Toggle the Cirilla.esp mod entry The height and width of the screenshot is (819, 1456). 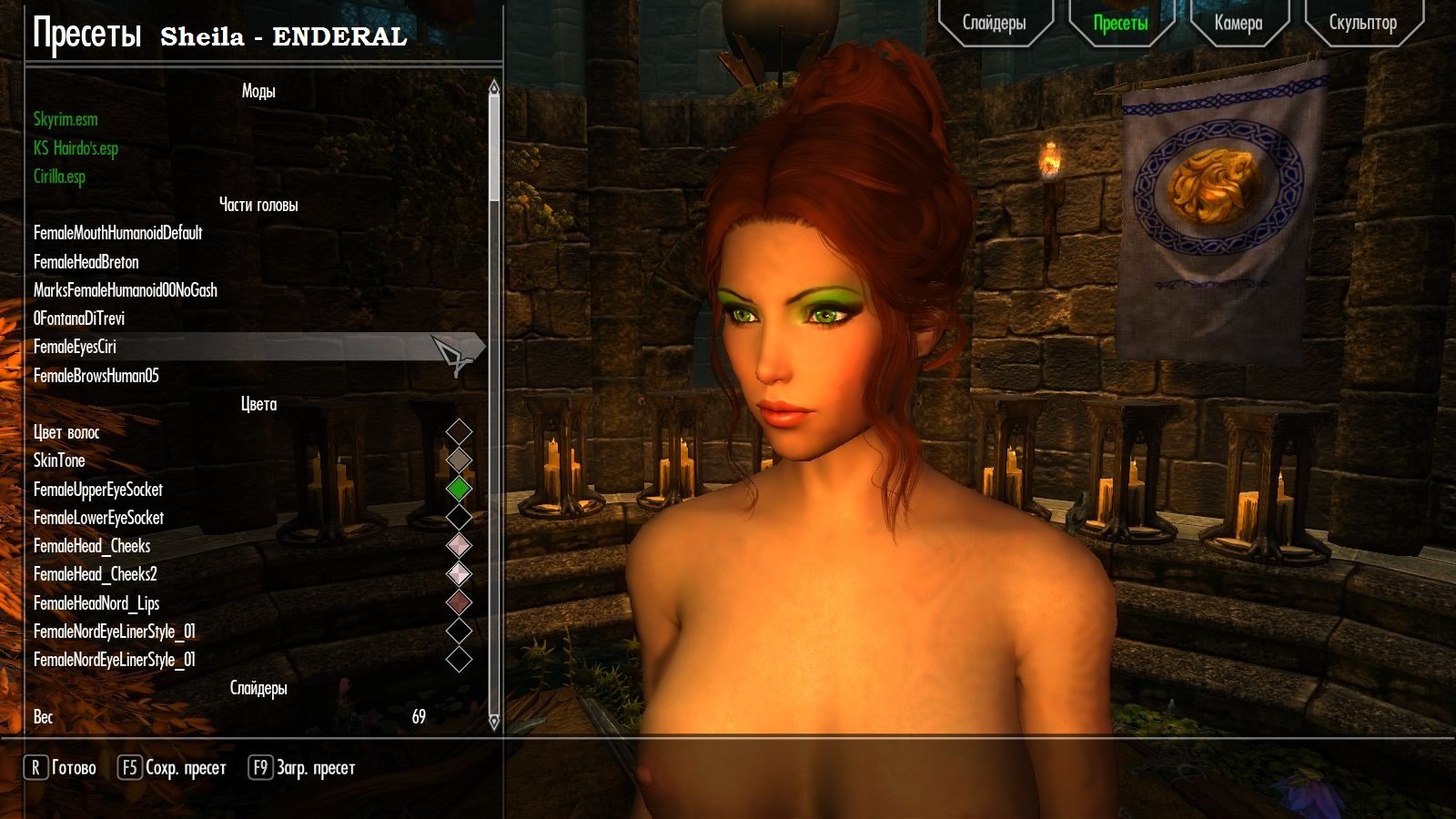click(x=58, y=177)
